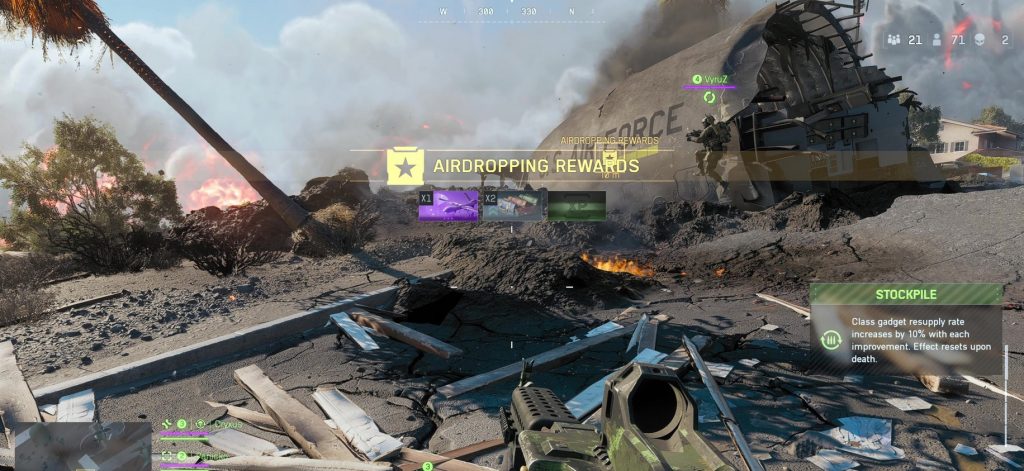Select the purple aircraft reward thumbnail
Screen dimensions: 1024x471
(448, 205)
